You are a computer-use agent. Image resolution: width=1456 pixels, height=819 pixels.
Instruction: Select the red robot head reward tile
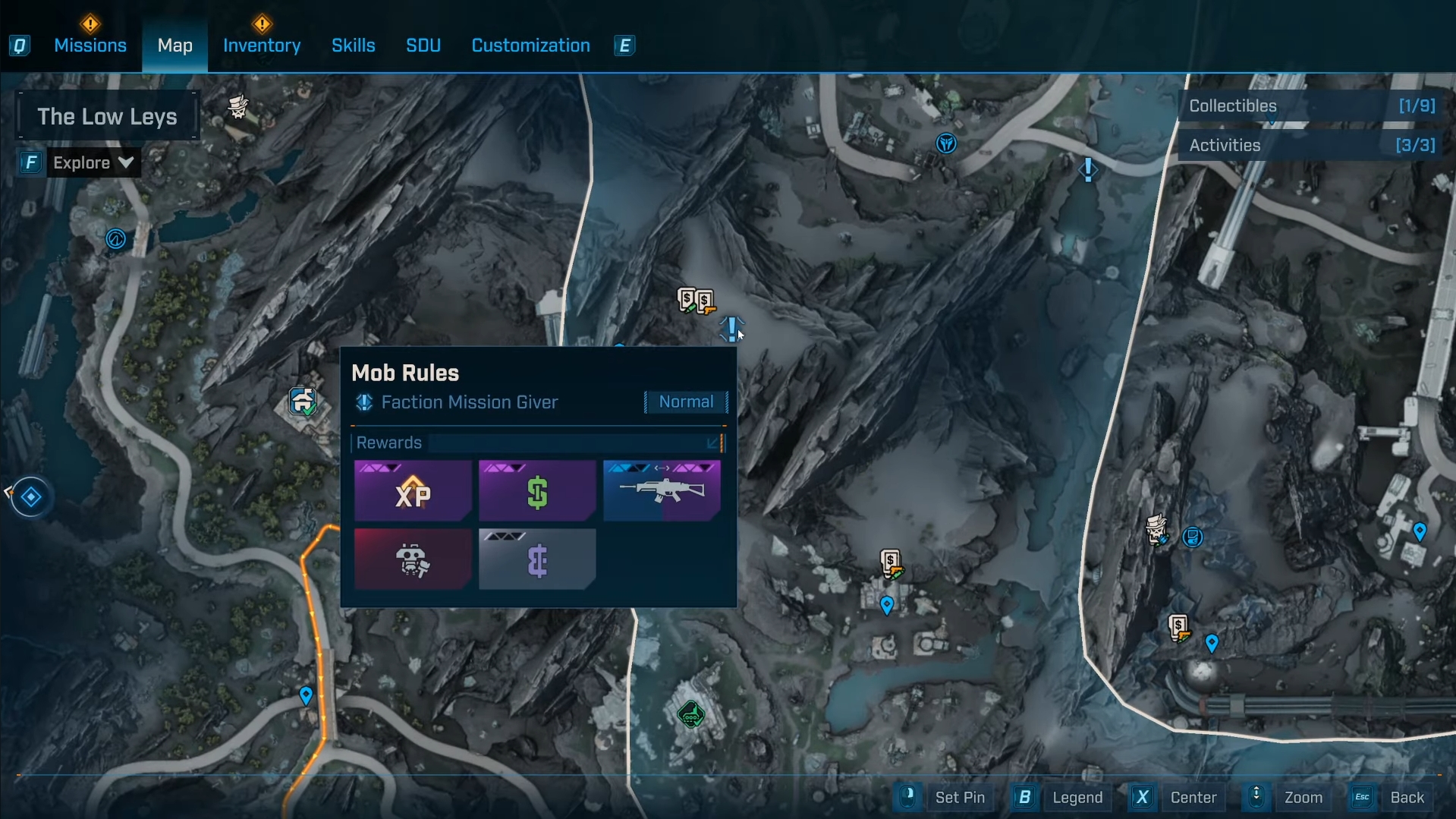(413, 559)
